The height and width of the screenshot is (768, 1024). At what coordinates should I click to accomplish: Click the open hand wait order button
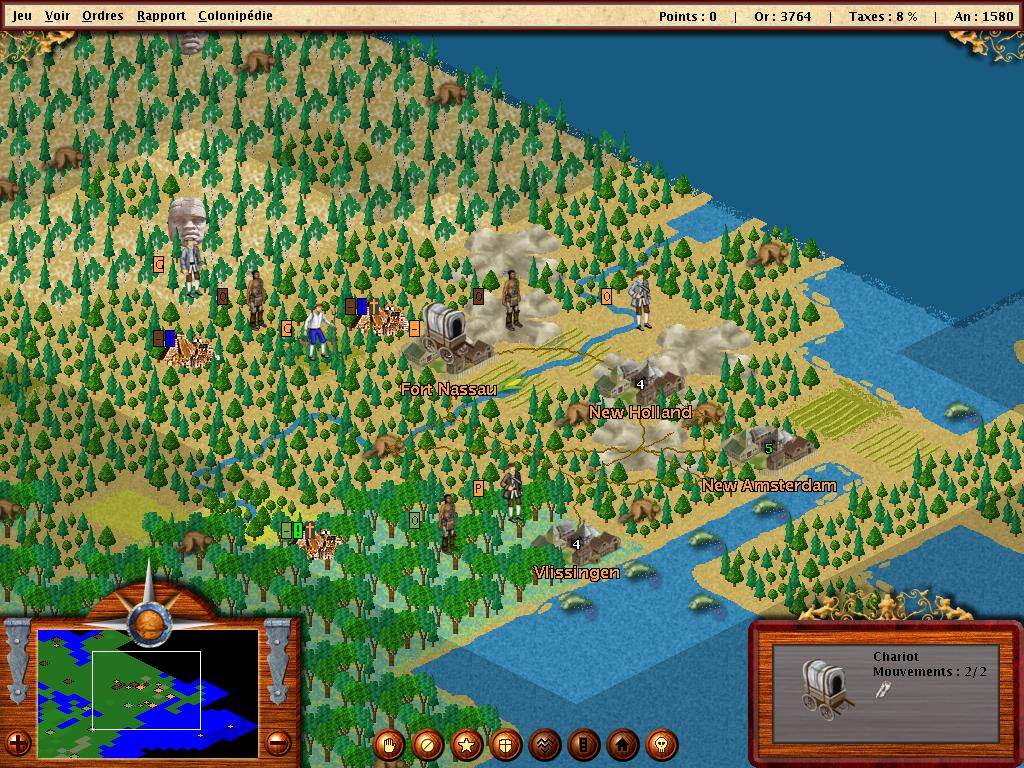click(x=389, y=744)
